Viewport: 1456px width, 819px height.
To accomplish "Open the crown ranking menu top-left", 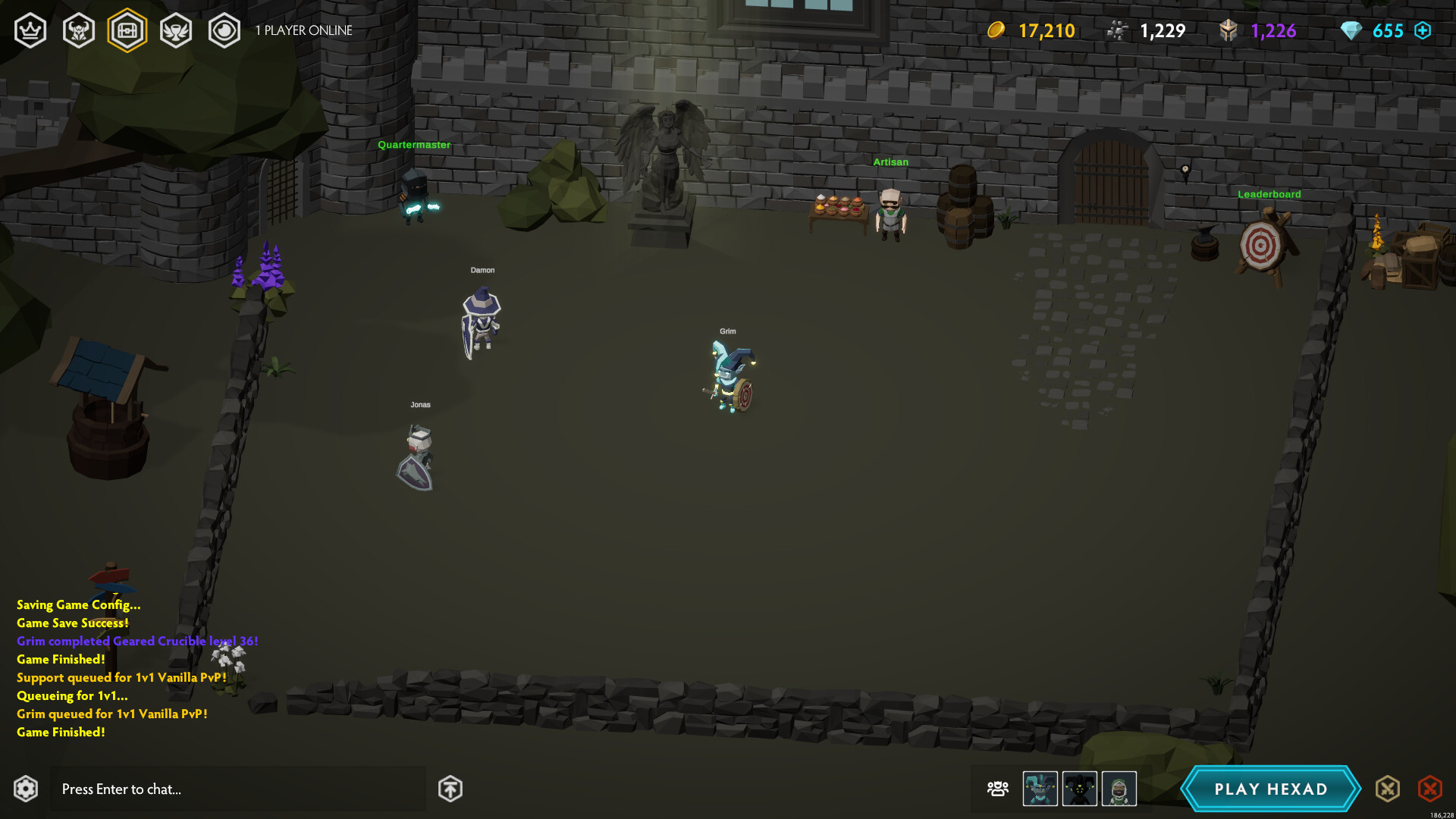I will click(x=30, y=30).
